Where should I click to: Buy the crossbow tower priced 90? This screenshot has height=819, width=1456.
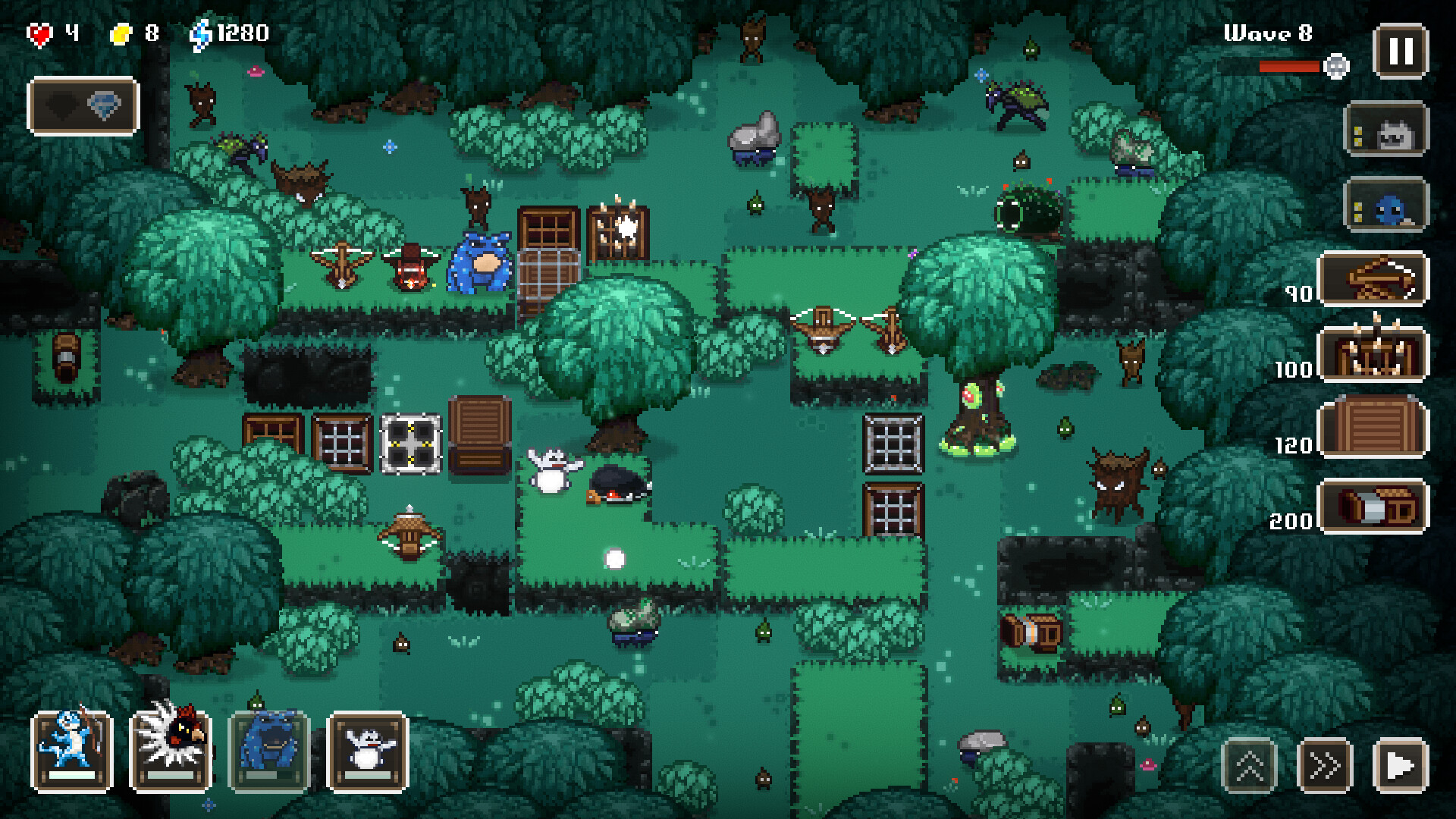(1375, 281)
